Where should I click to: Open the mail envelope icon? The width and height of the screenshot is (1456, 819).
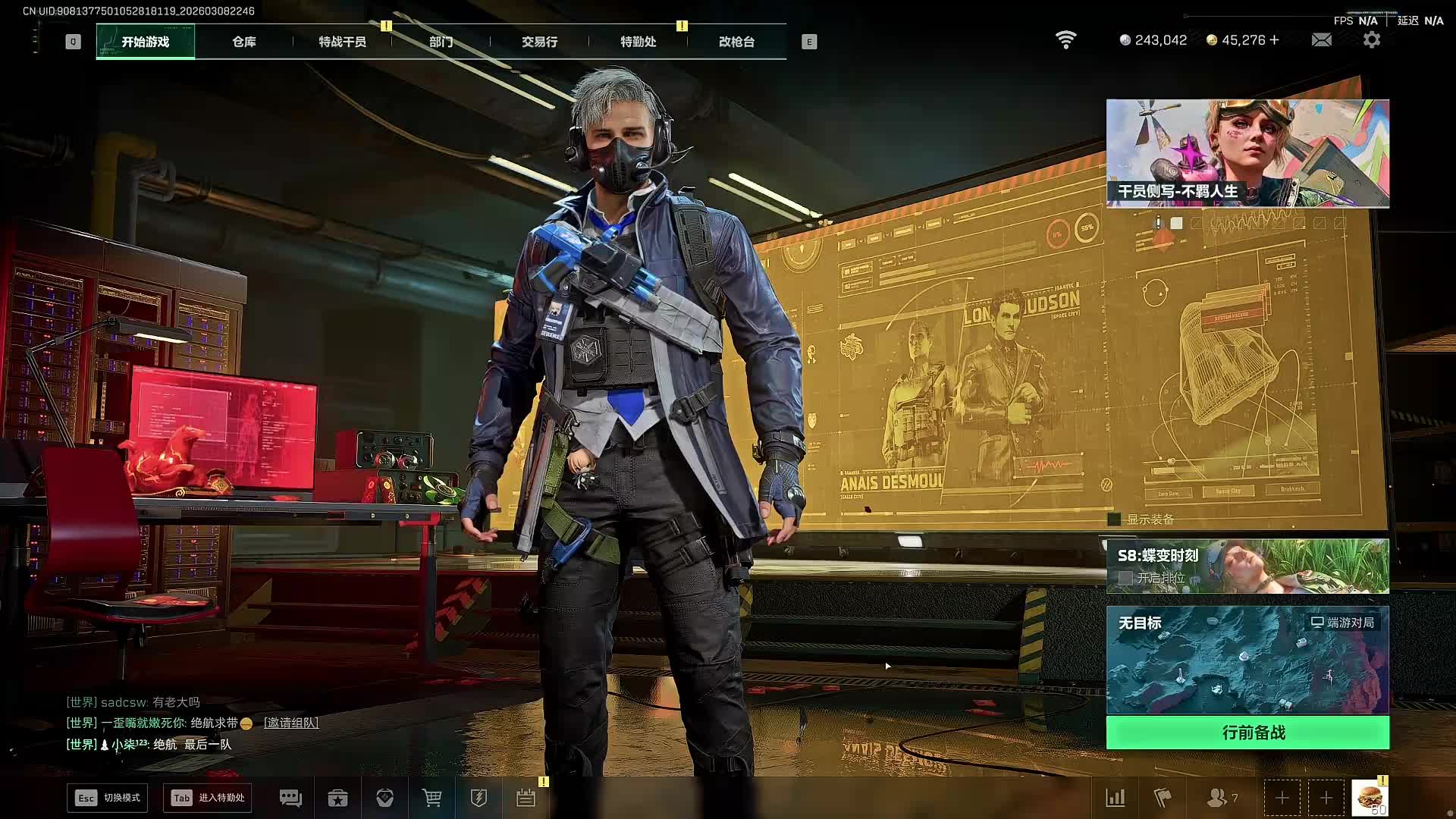pyautogui.click(x=1321, y=40)
